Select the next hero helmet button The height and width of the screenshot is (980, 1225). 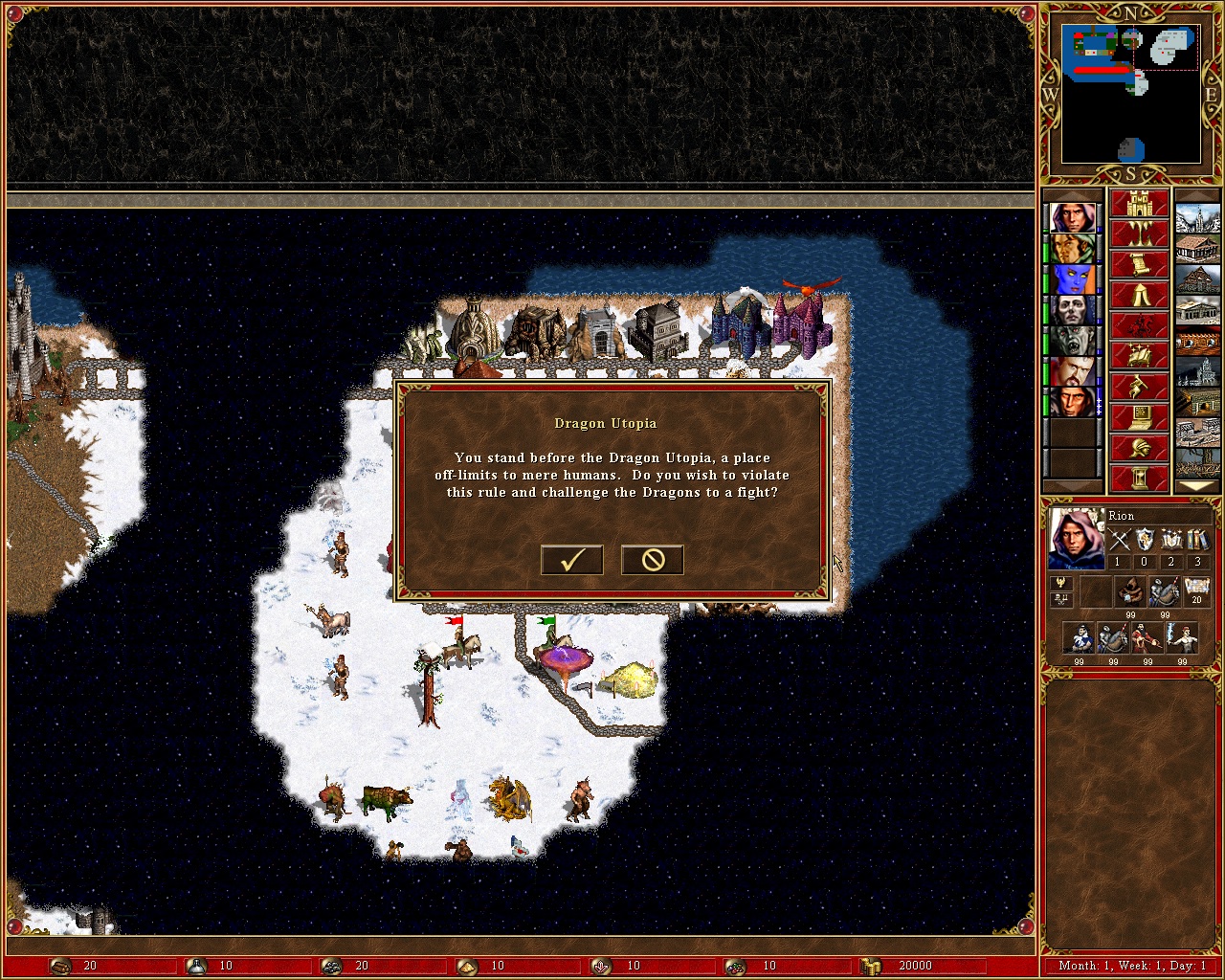(x=1139, y=449)
